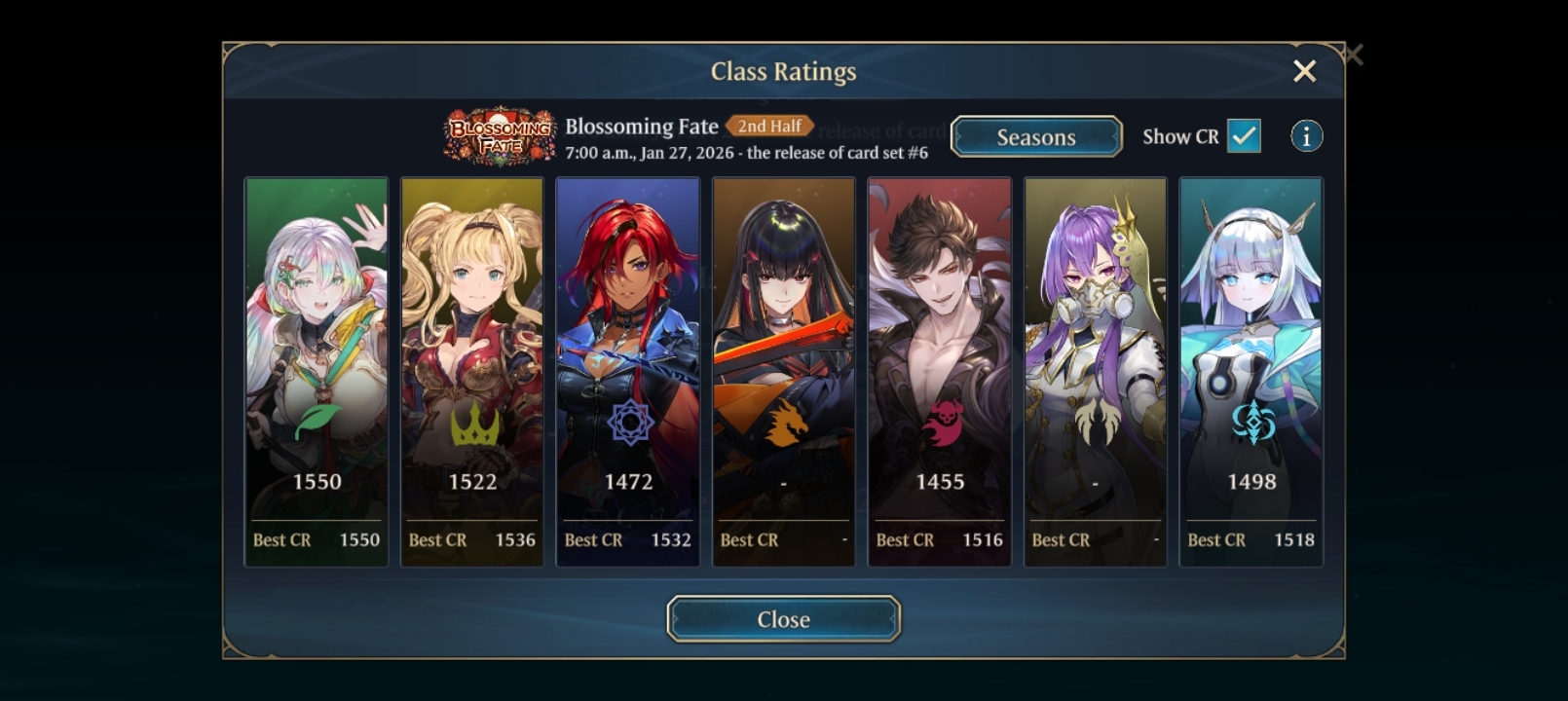Choose the yellow crown class card rated 1522
Viewport: 1568px width, 701px height.
point(472,371)
